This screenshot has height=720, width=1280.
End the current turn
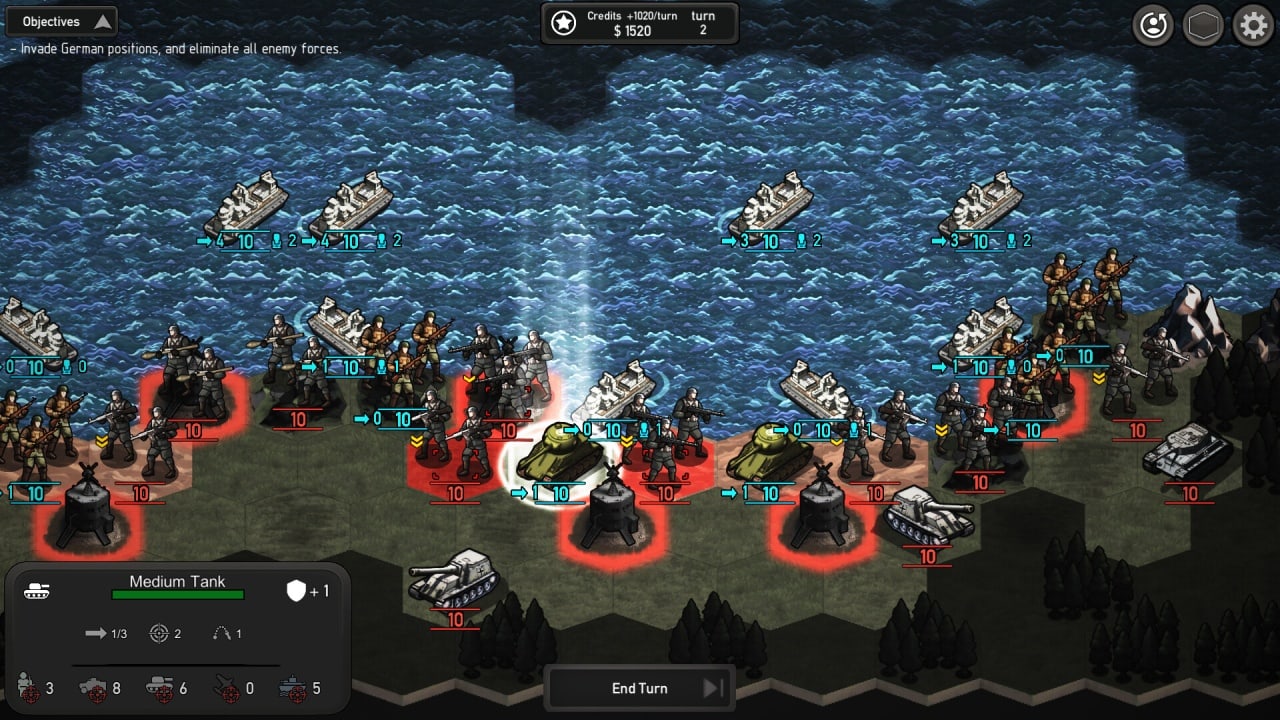coord(640,688)
